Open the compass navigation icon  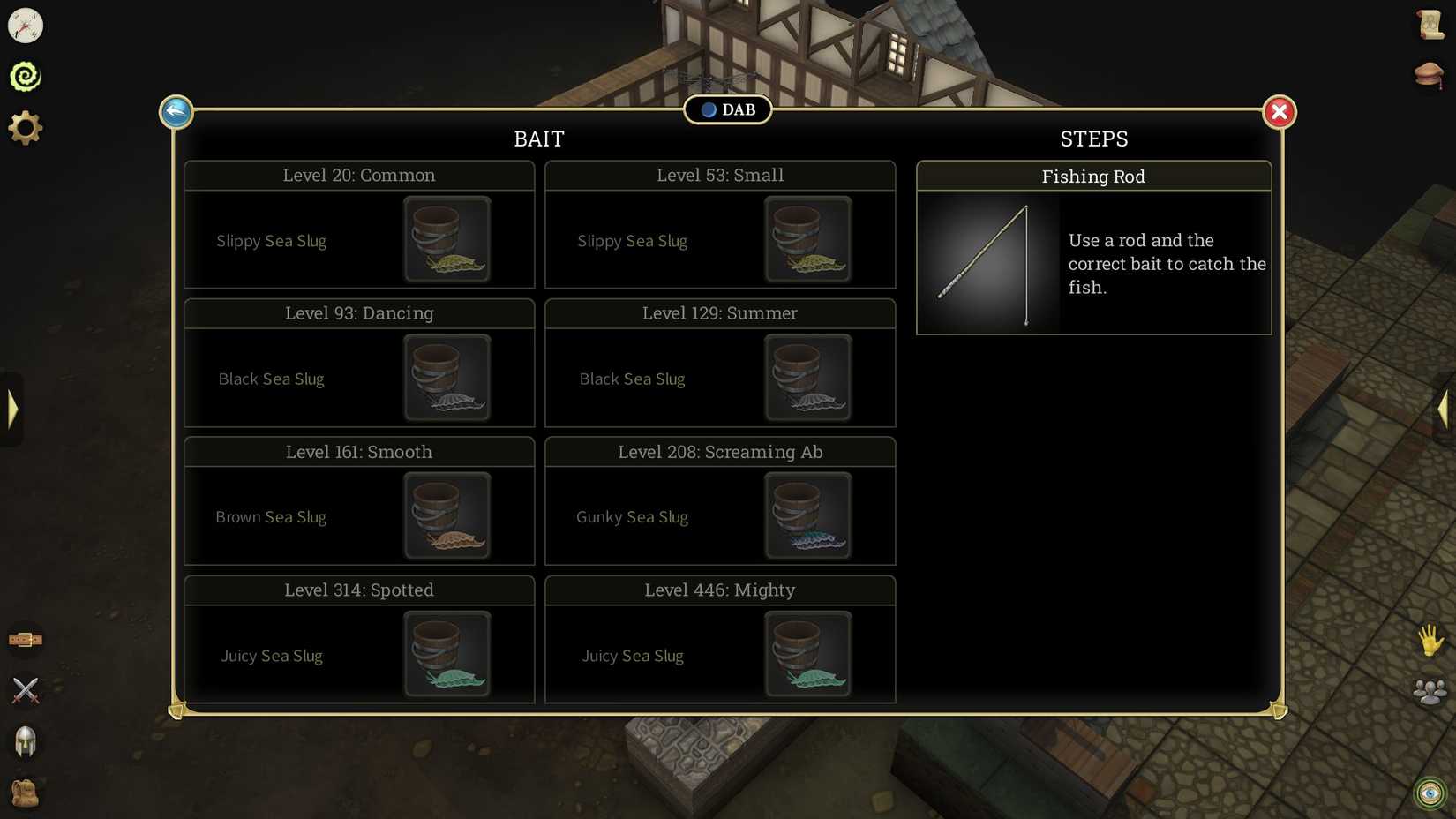pyautogui.click(x=26, y=26)
